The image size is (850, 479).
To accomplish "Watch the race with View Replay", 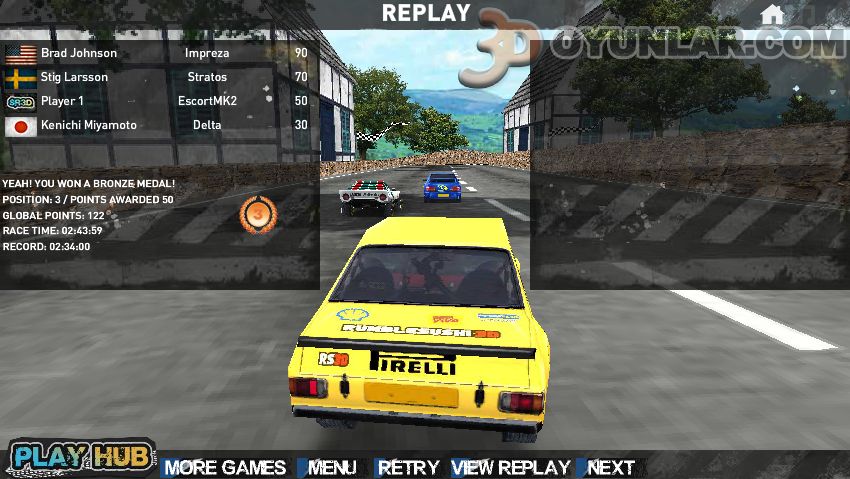I will click(510, 467).
